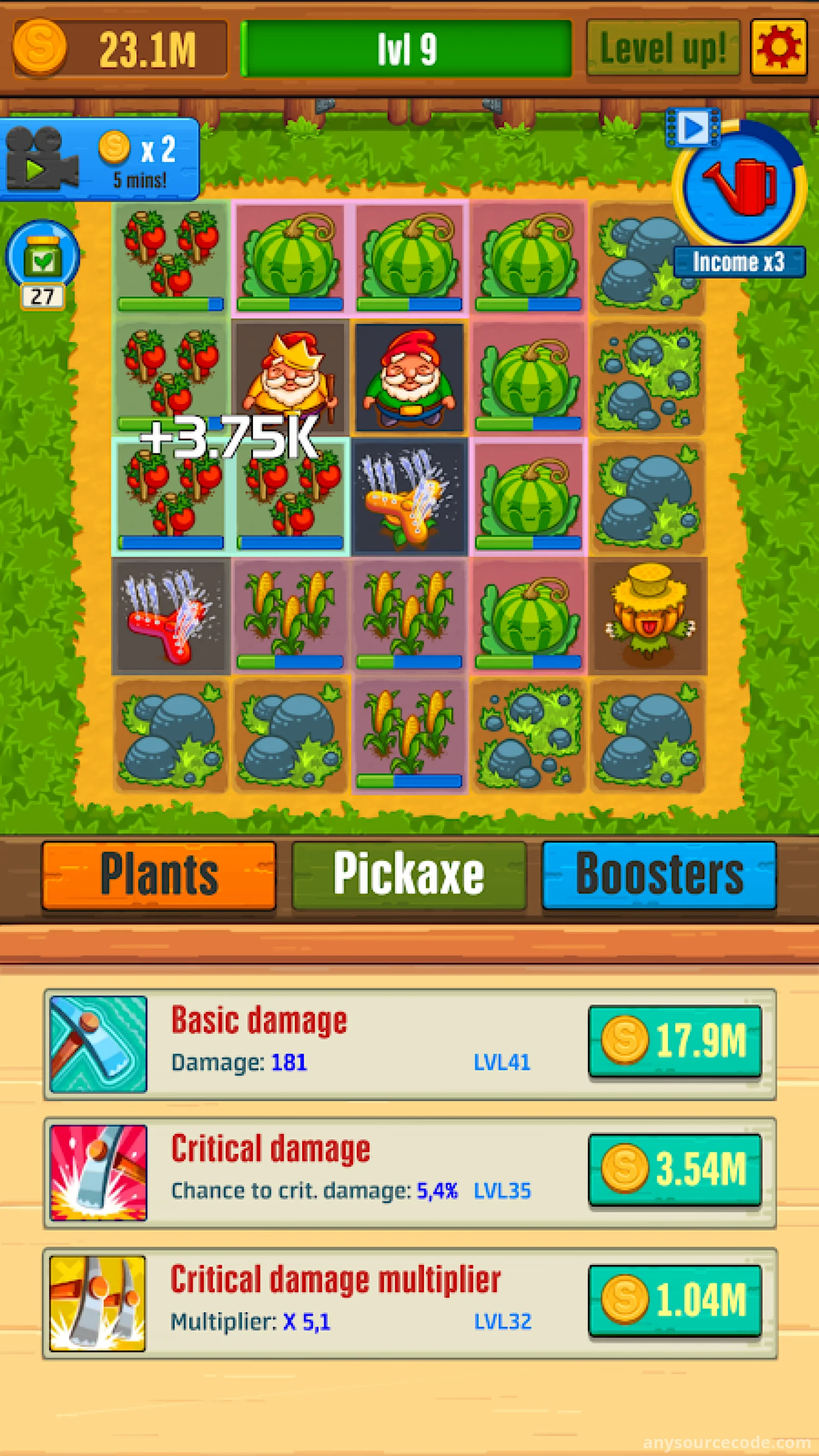Open settings with the gear icon

click(x=778, y=48)
